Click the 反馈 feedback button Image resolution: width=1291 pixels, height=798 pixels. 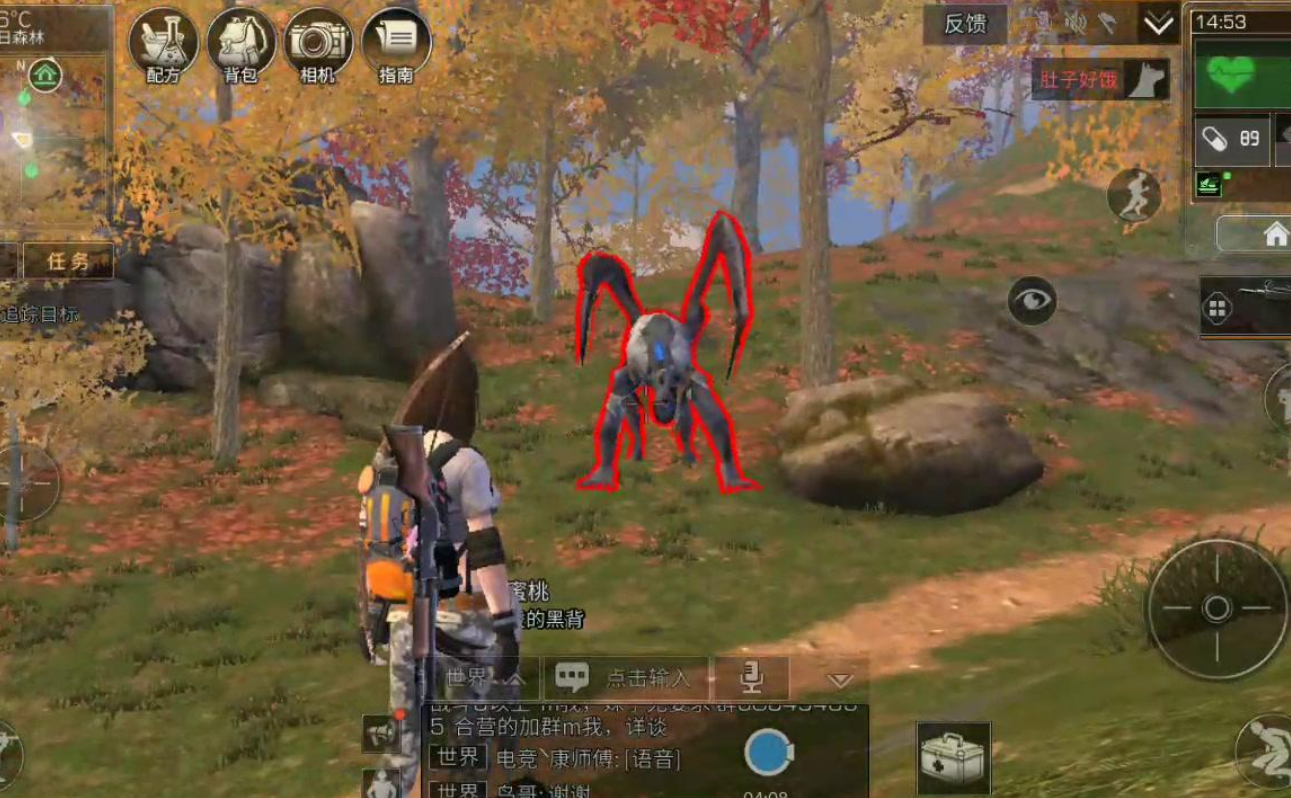[x=965, y=24]
